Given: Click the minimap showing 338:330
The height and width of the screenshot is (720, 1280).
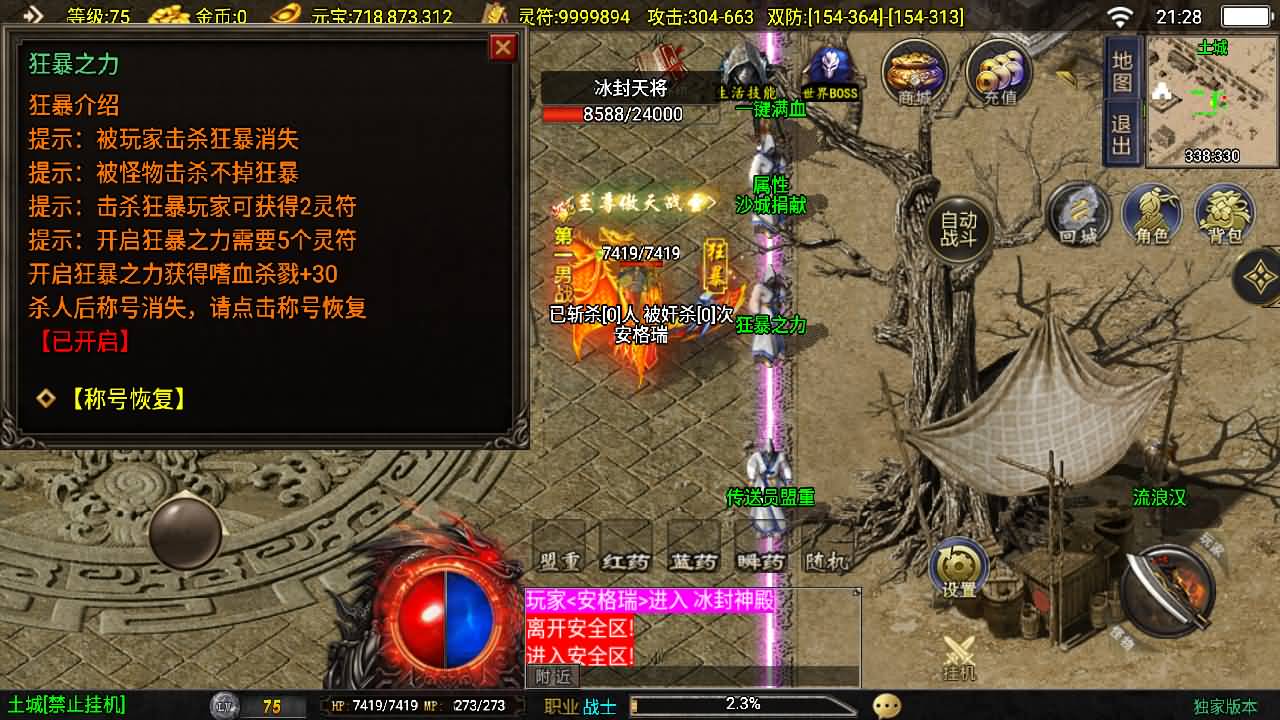Looking at the screenshot, I should coord(1213,100).
